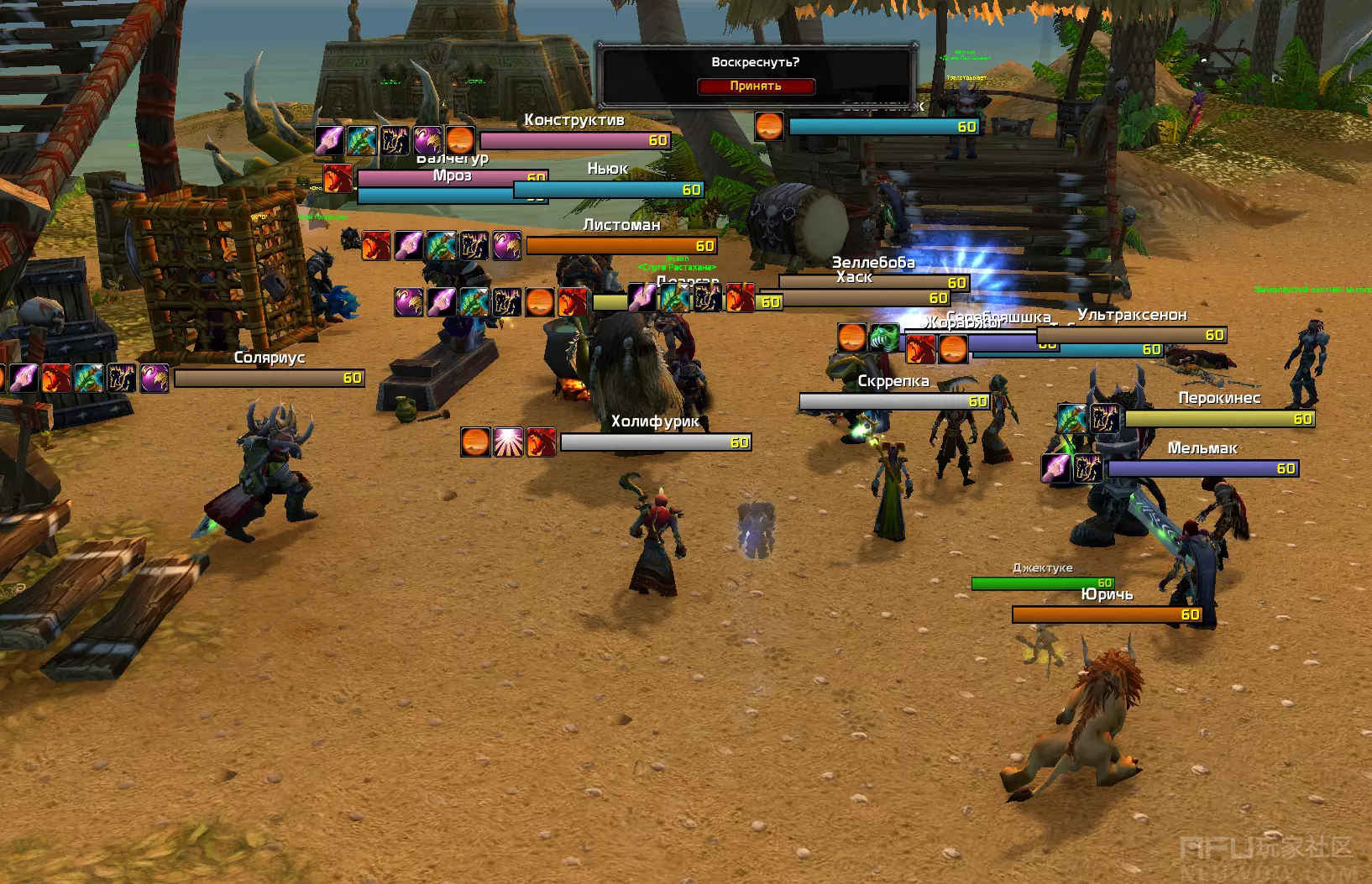Select the green Джектуке nameplate
Viewport: 1372px width, 884px height.
pyautogui.click(x=1042, y=583)
